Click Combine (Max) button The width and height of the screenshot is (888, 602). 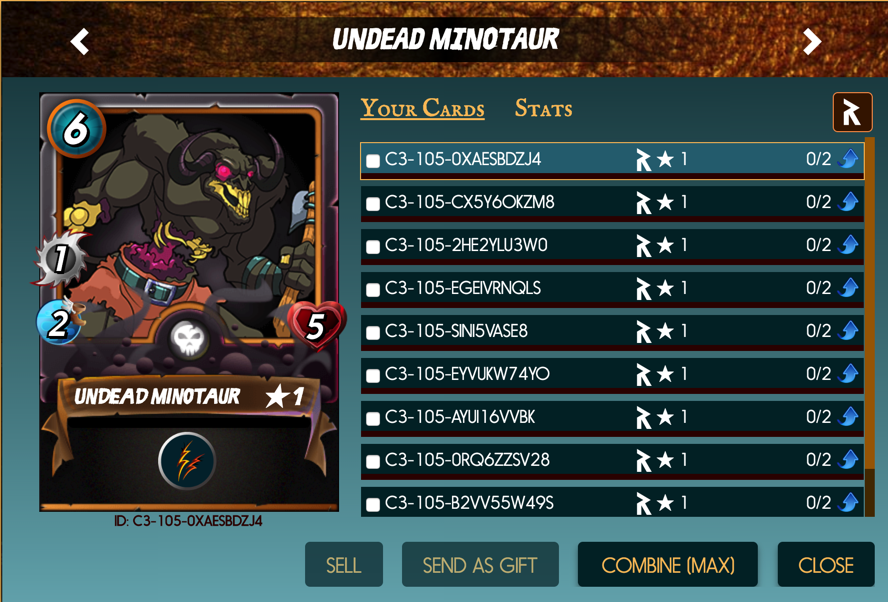(667, 565)
